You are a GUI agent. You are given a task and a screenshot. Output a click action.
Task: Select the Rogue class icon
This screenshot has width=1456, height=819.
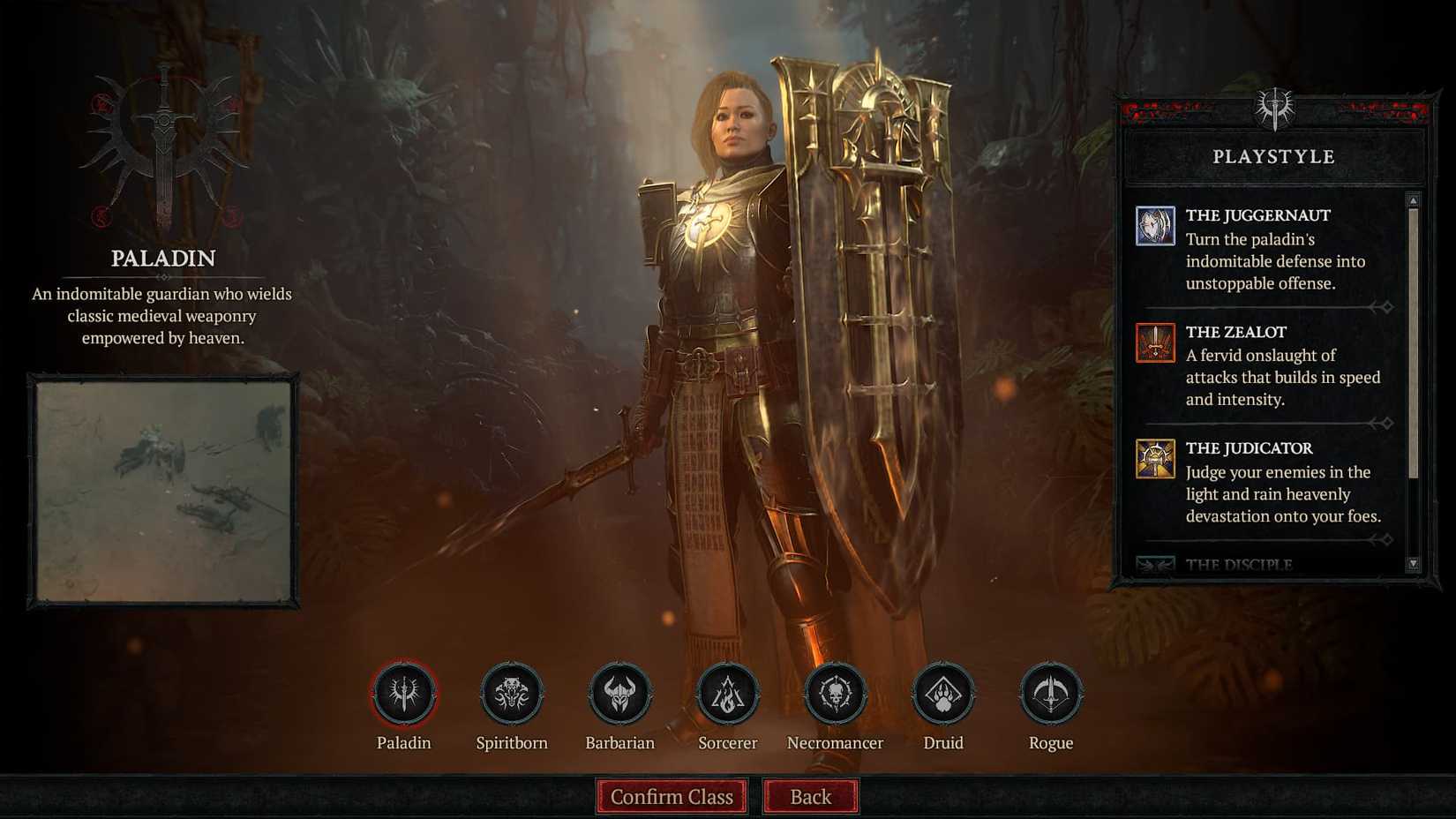[1050, 694]
